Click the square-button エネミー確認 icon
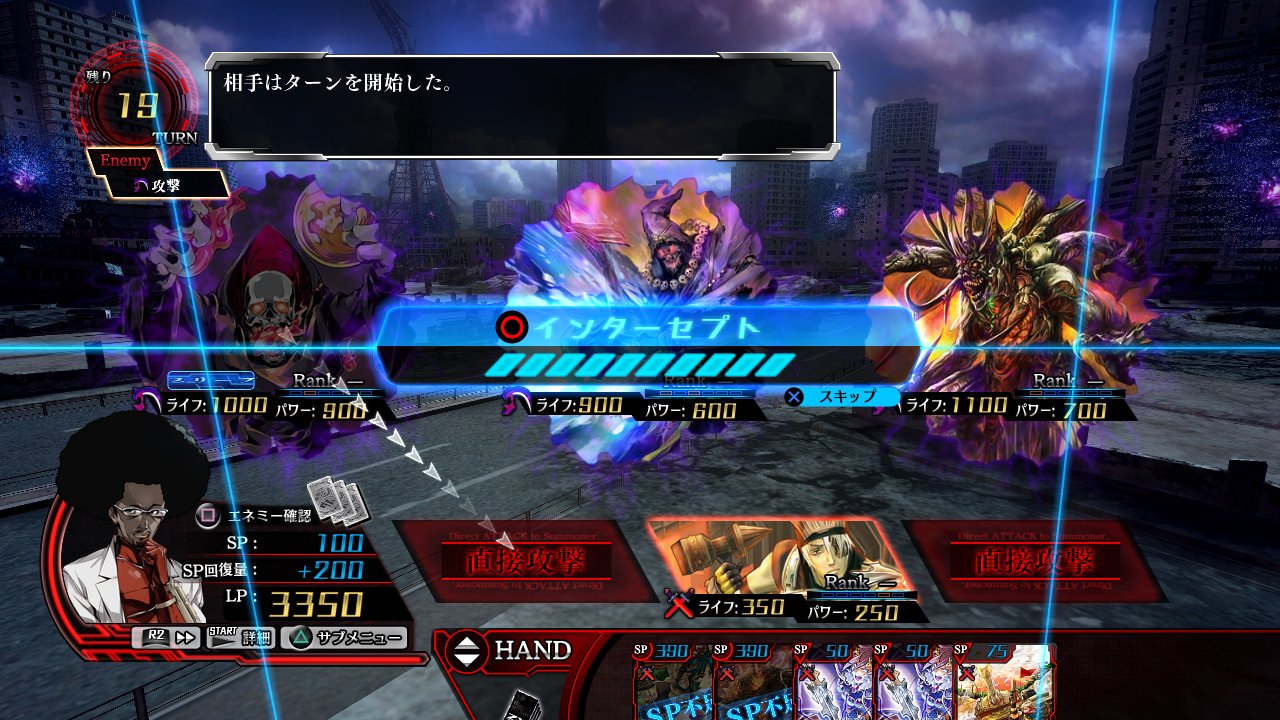Viewport: 1280px width, 720px height. pos(206,514)
